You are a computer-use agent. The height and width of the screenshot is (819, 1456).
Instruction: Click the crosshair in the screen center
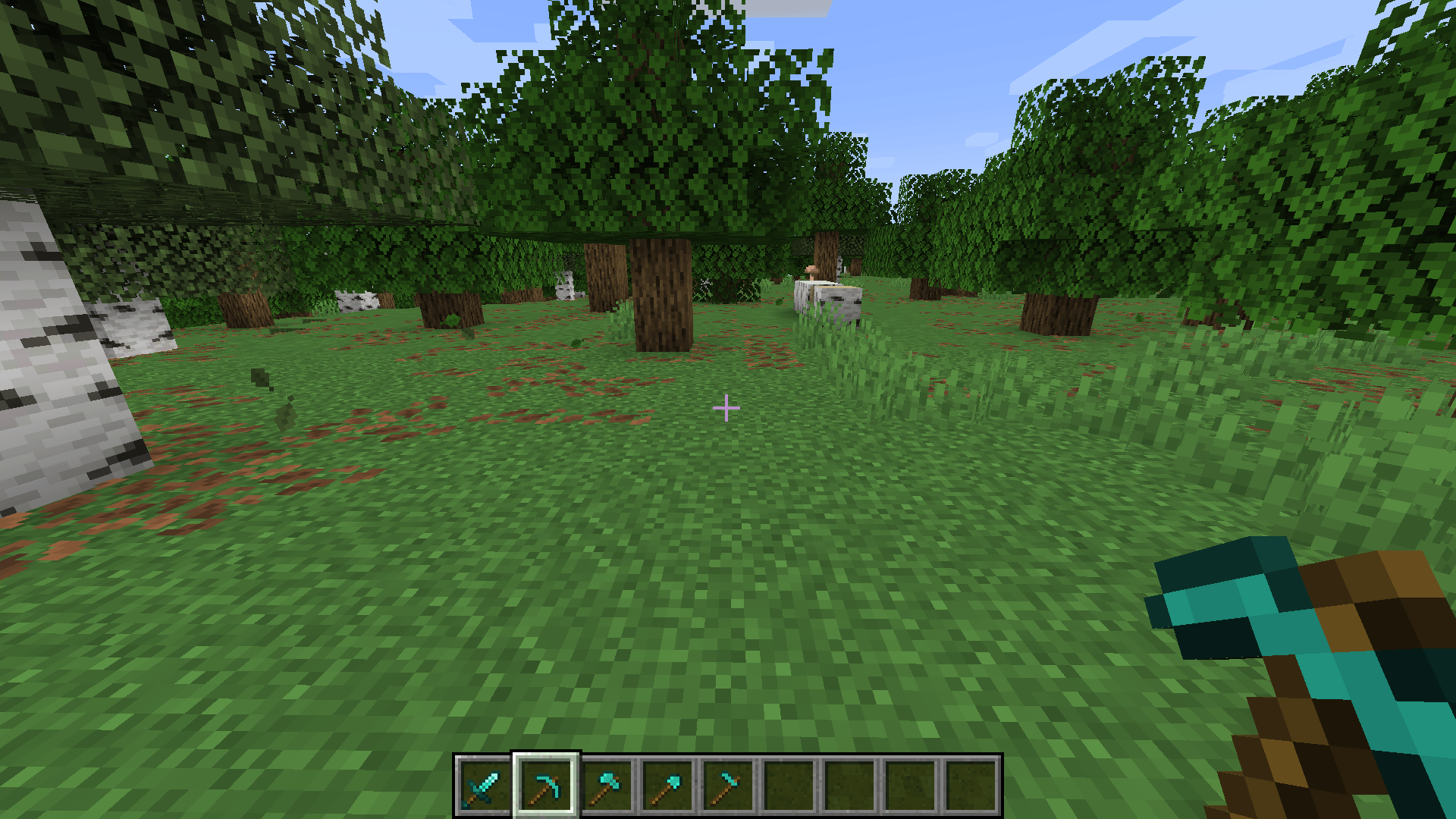727,409
